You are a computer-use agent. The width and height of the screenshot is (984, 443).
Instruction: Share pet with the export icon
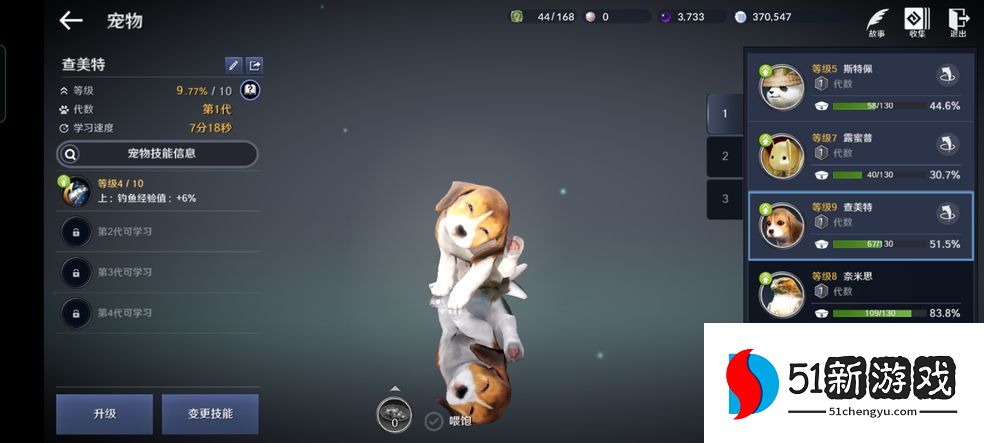[x=255, y=65]
